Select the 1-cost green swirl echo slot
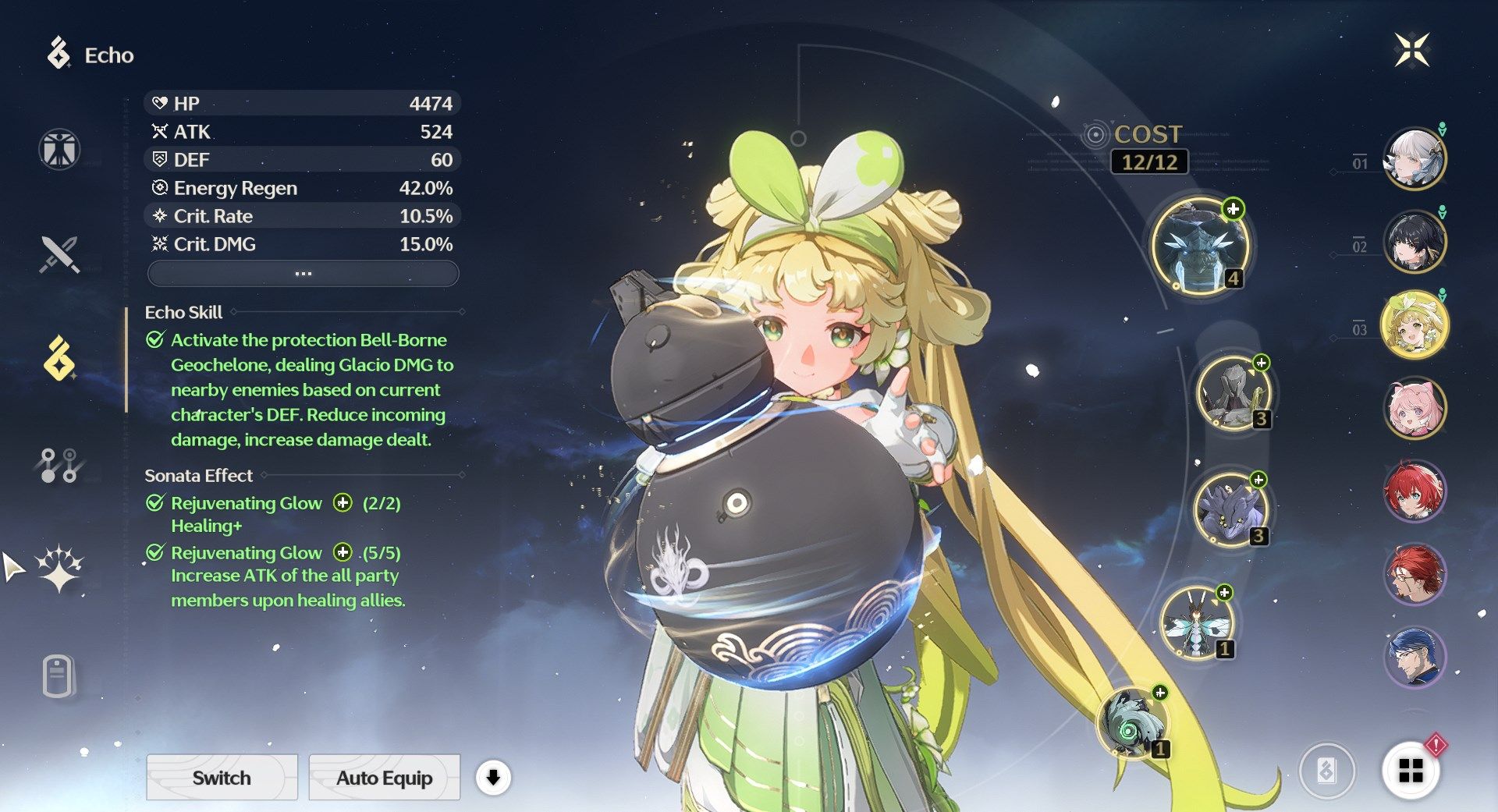This screenshot has height=812, width=1498. 1131,723
